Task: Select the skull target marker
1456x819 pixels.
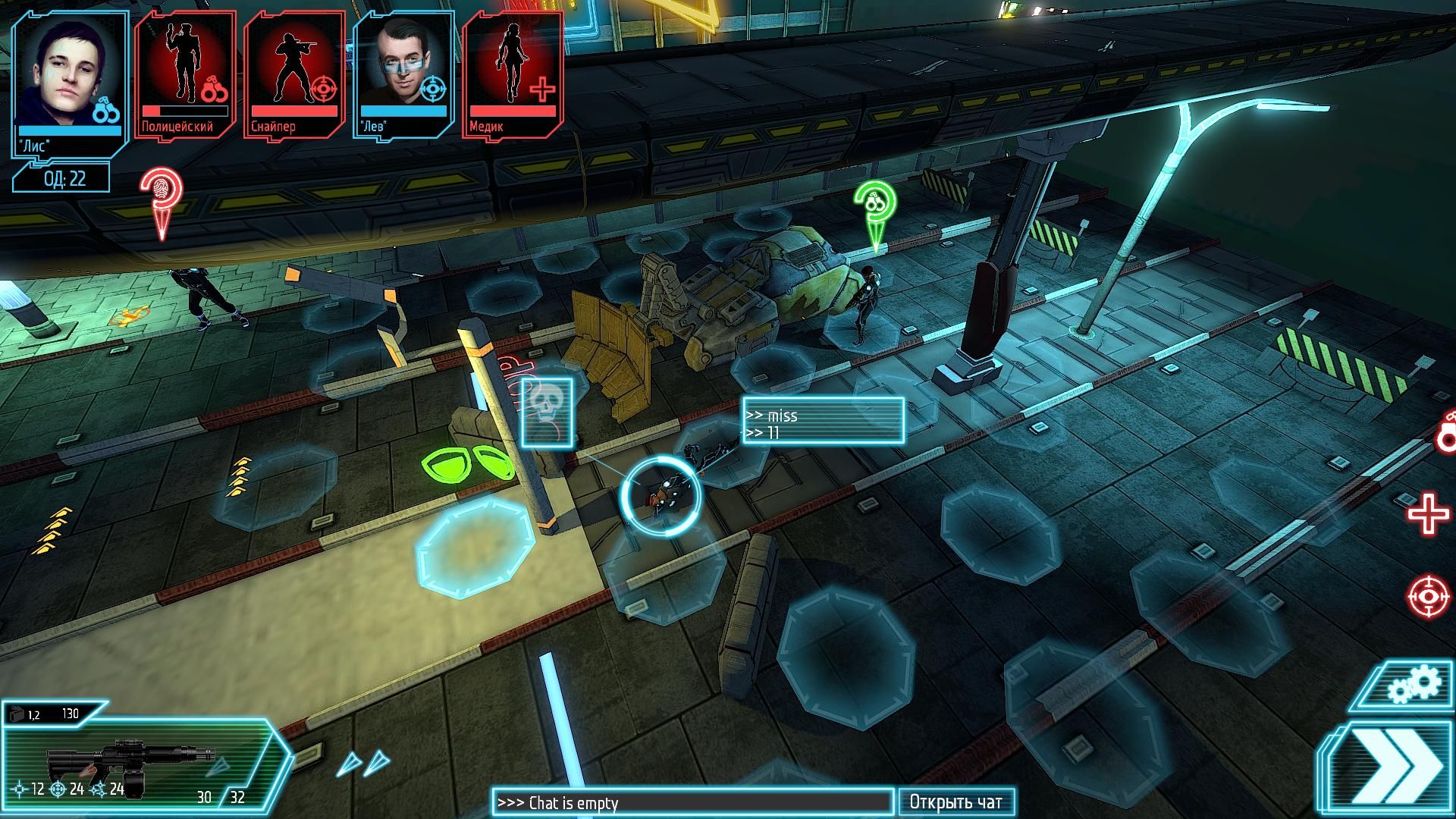Action: [x=547, y=413]
